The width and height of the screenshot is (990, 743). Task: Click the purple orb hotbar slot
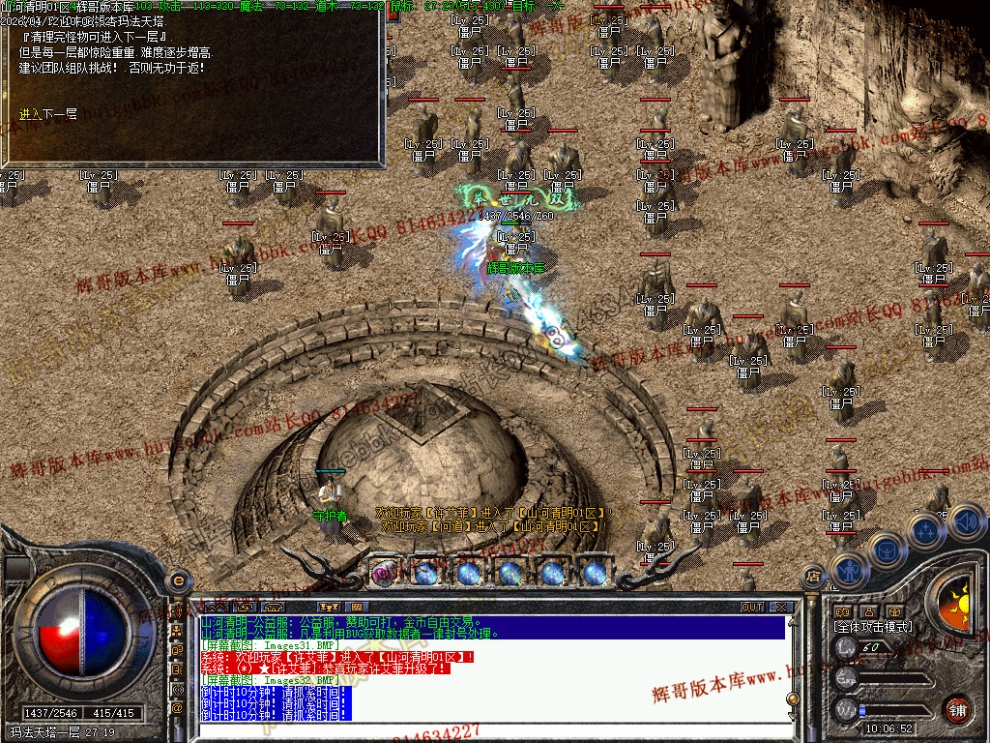point(383,572)
